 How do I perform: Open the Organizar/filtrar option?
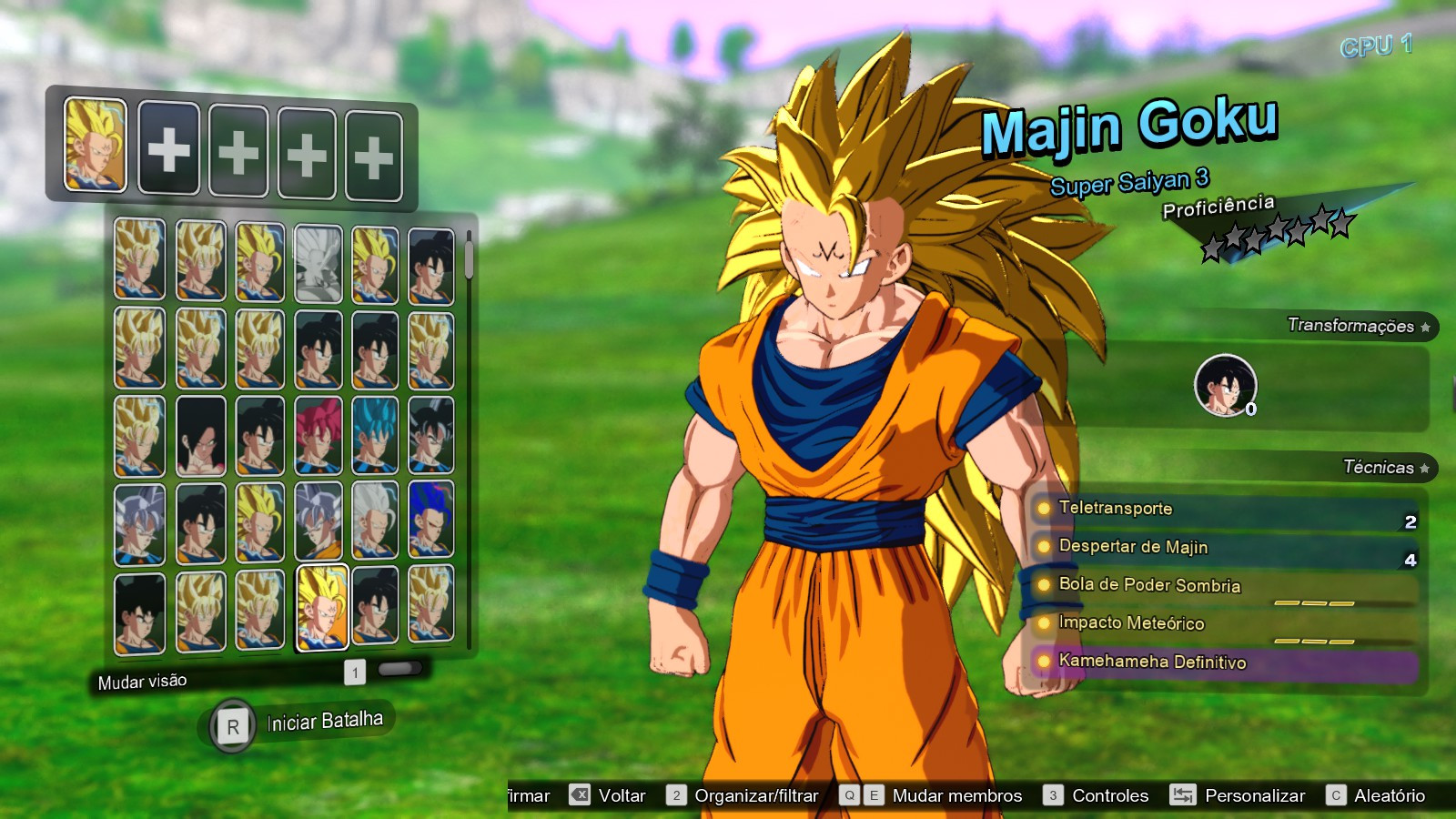[x=755, y=794]
